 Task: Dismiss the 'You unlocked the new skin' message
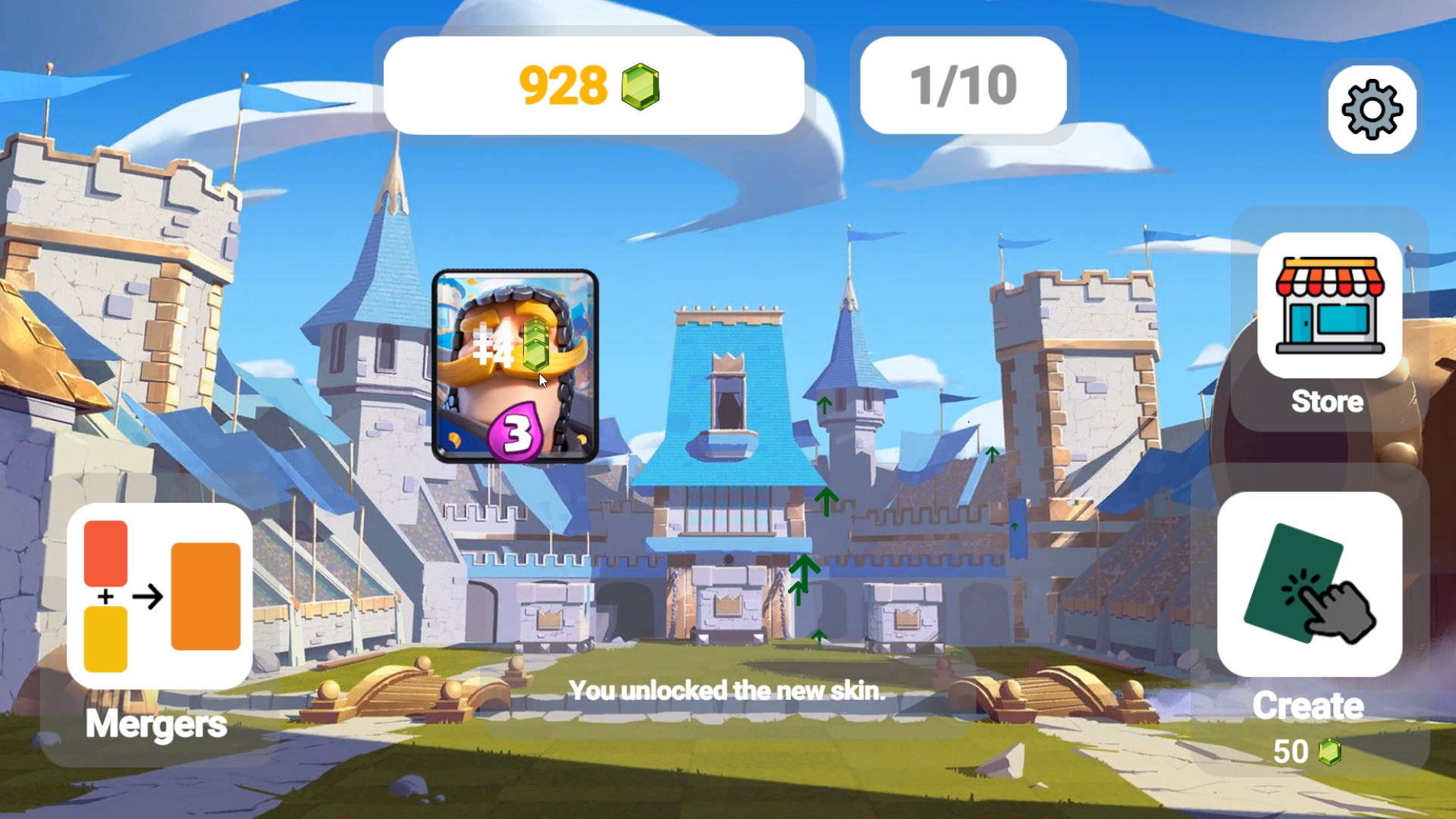point(728,691)
